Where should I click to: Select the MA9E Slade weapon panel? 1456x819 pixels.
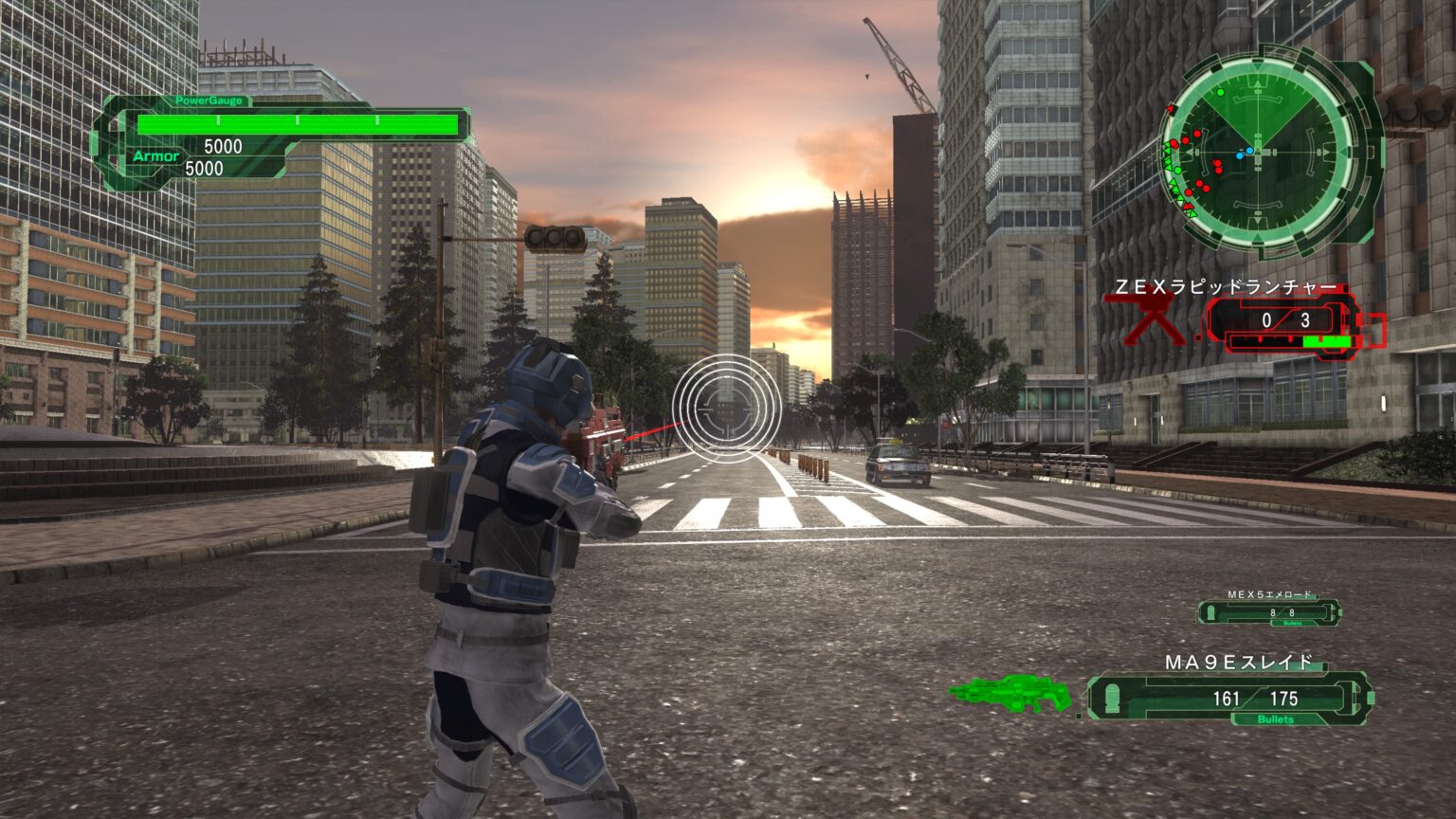[1229, 699]
